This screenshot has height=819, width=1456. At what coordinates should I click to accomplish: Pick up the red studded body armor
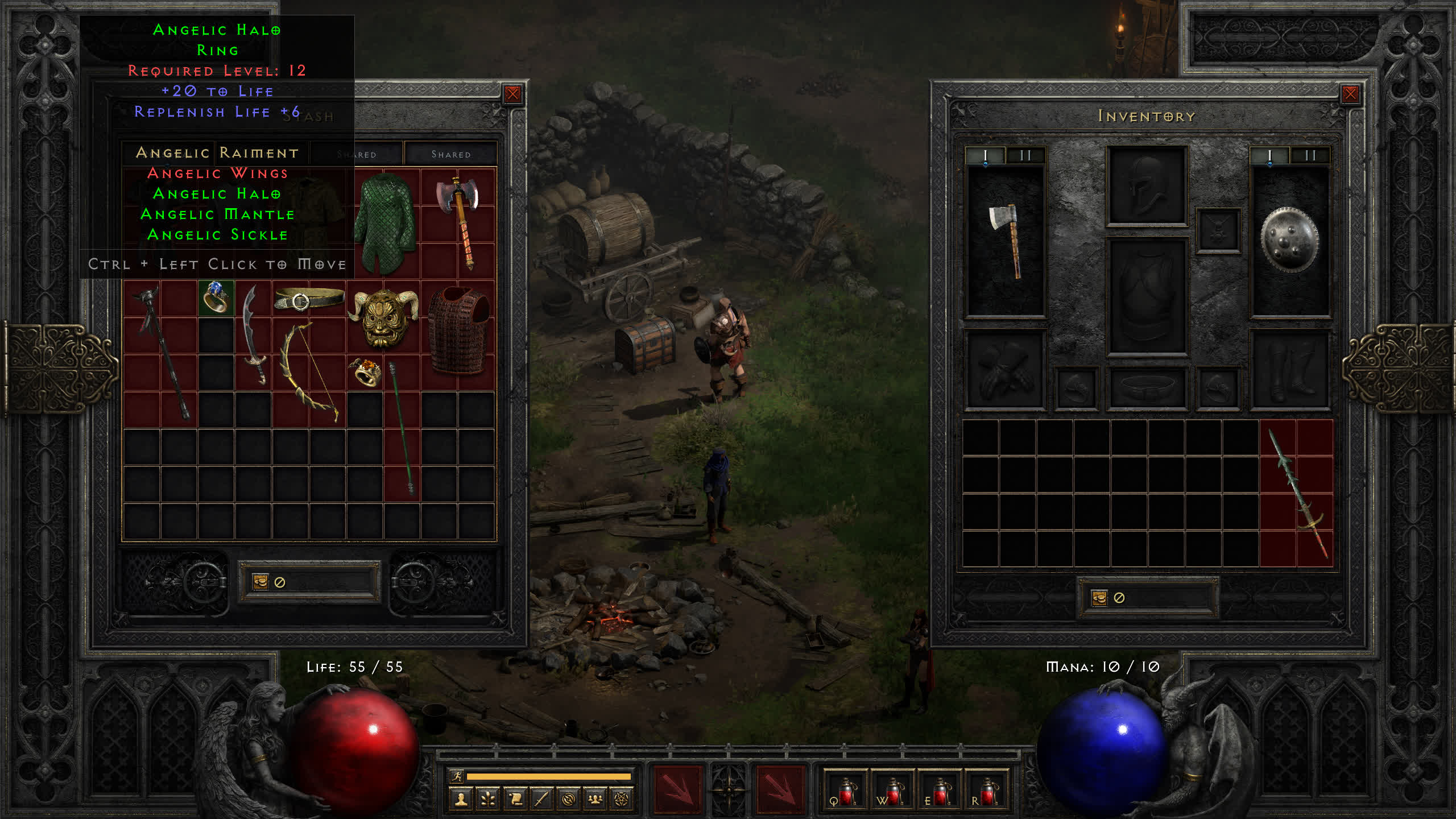click(458, 330)
